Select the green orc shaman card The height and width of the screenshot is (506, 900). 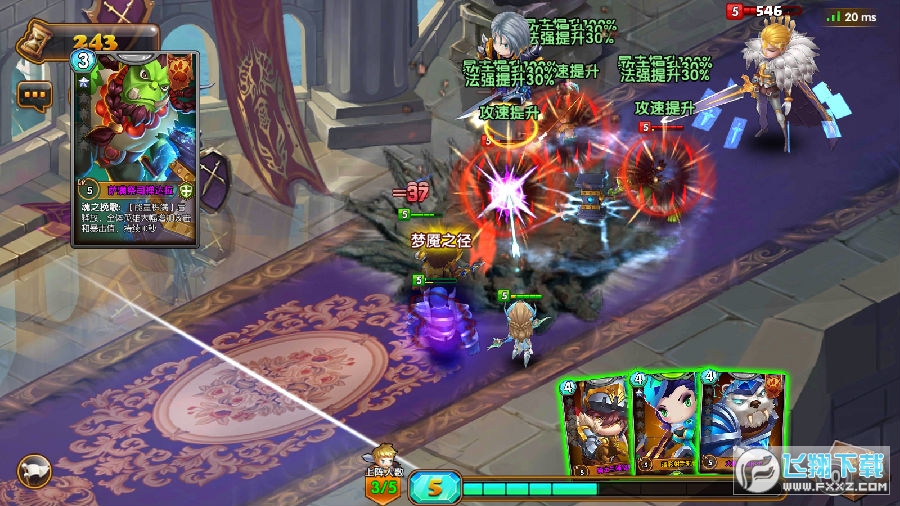click(x=135, y=148)
